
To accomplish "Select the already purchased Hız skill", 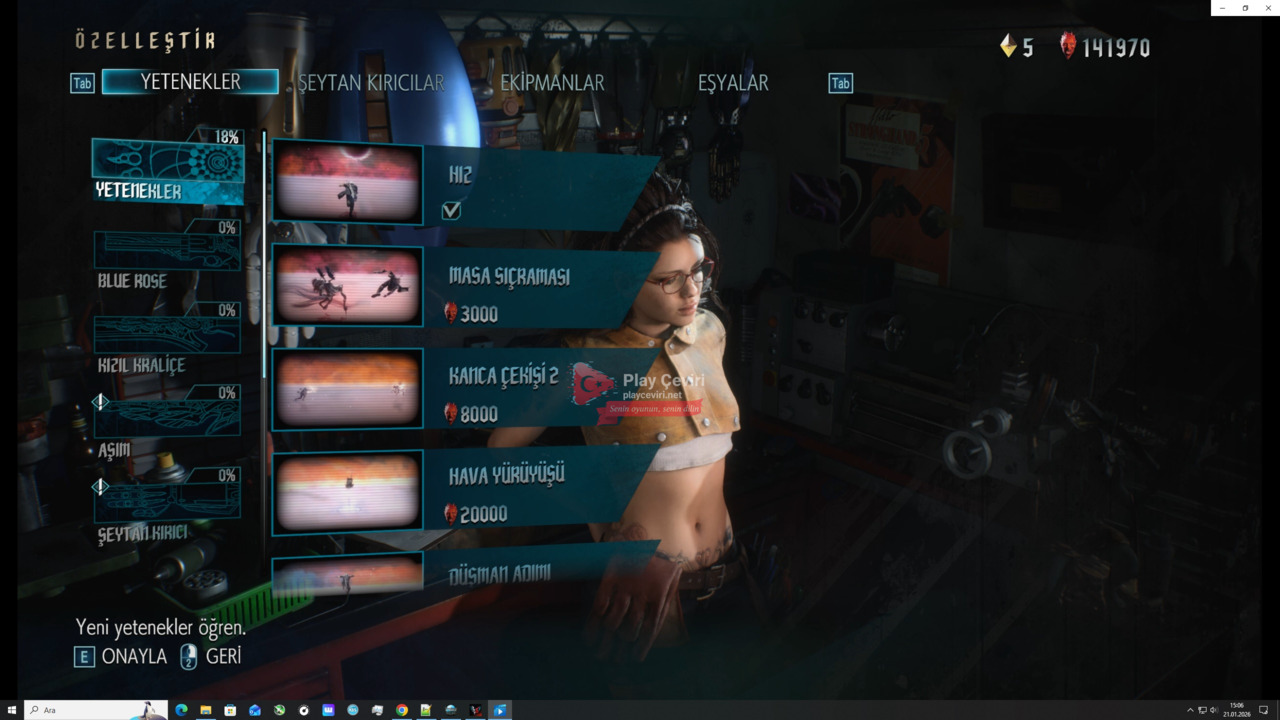I will coord(540,186).
